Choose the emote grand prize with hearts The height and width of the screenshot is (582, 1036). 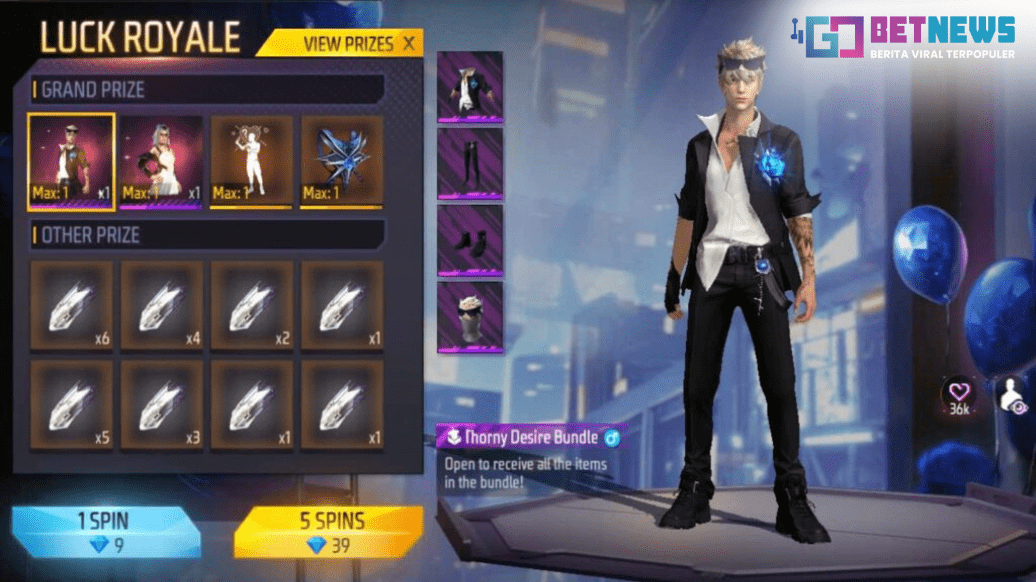251,162
